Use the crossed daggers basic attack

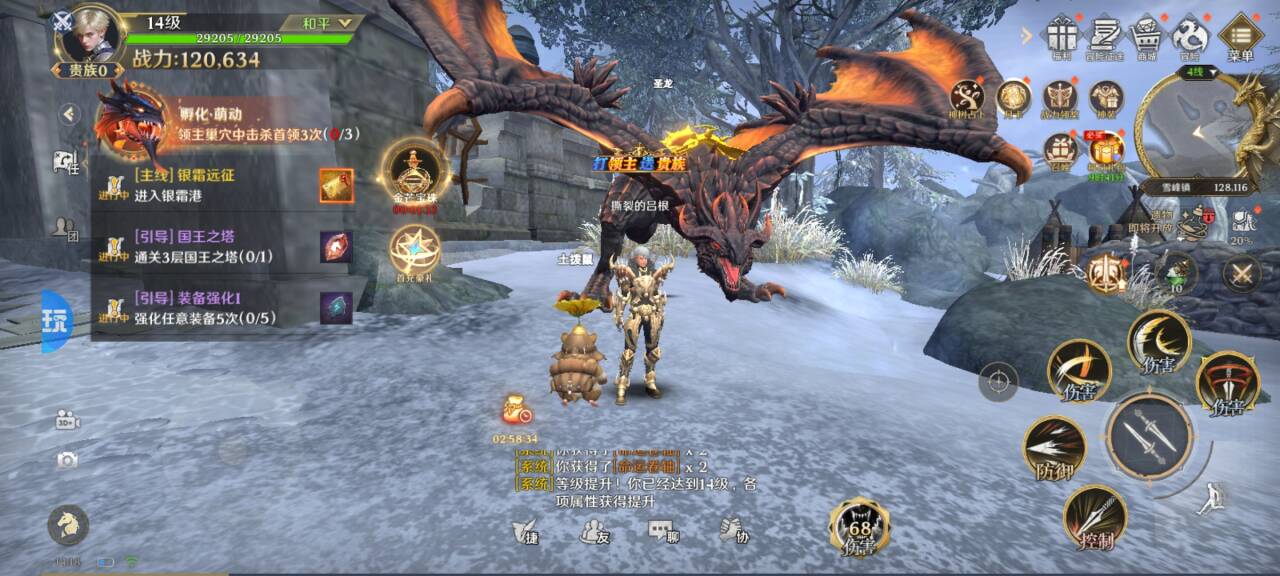tap(1149, 435)
